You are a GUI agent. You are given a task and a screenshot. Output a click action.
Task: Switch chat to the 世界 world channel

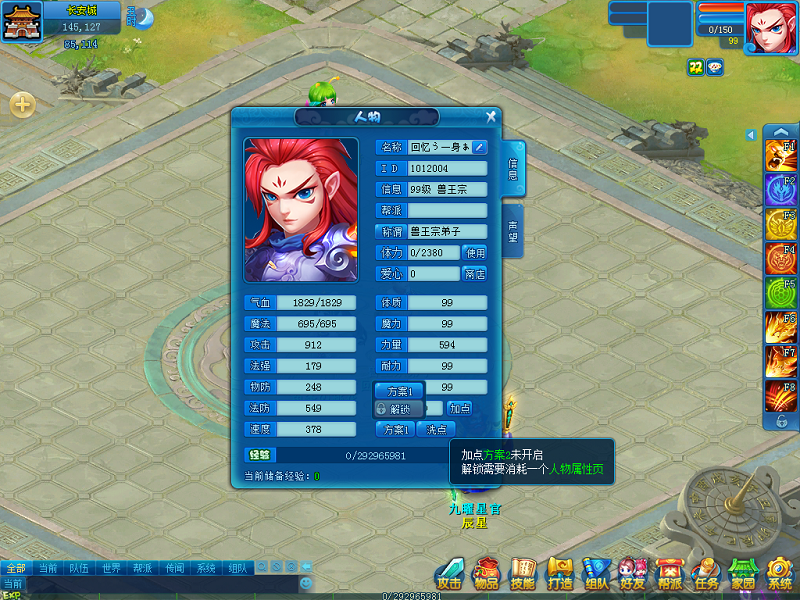111,568
